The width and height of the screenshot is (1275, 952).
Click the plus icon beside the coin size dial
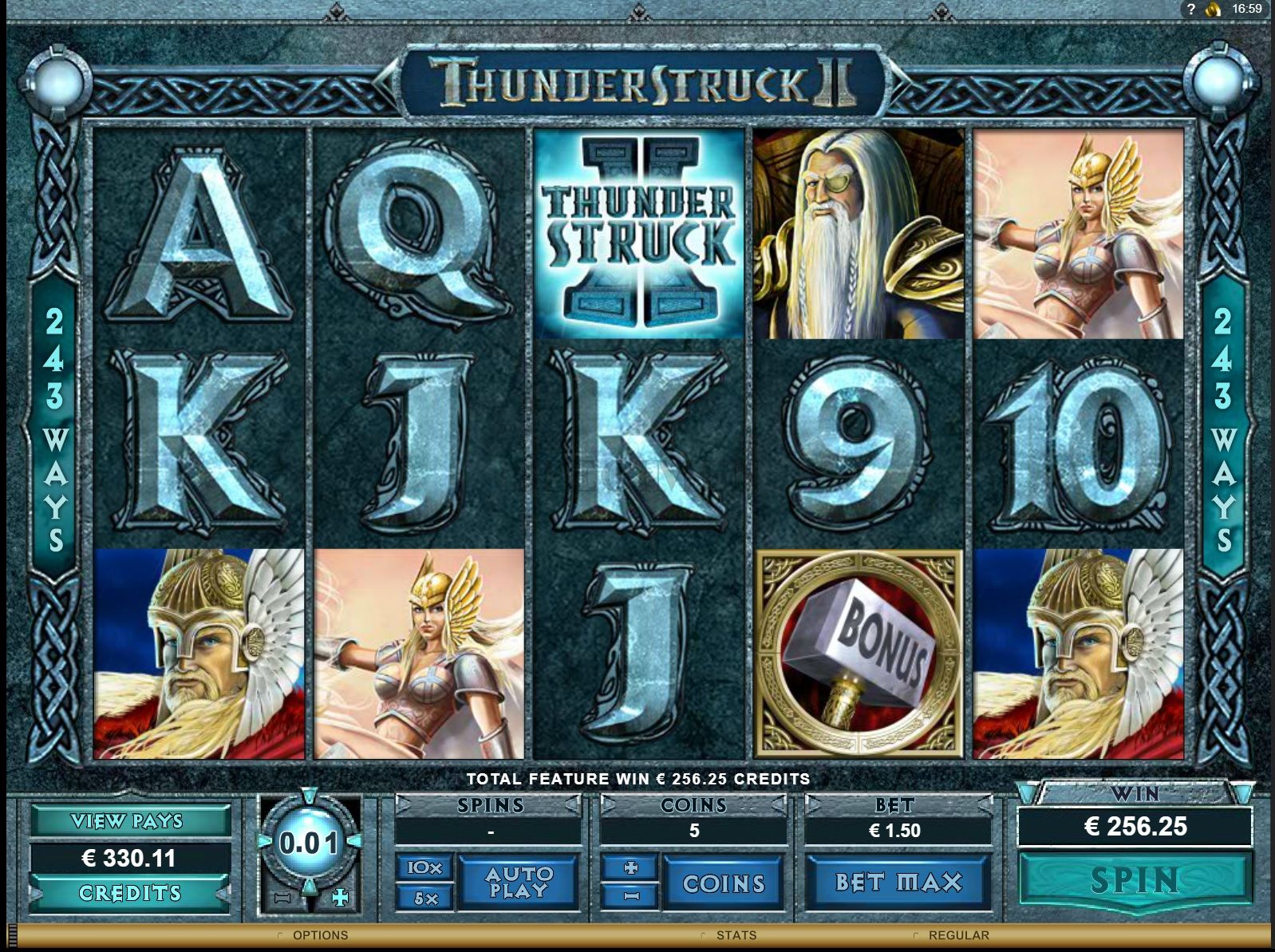click(x=338, y=897)
